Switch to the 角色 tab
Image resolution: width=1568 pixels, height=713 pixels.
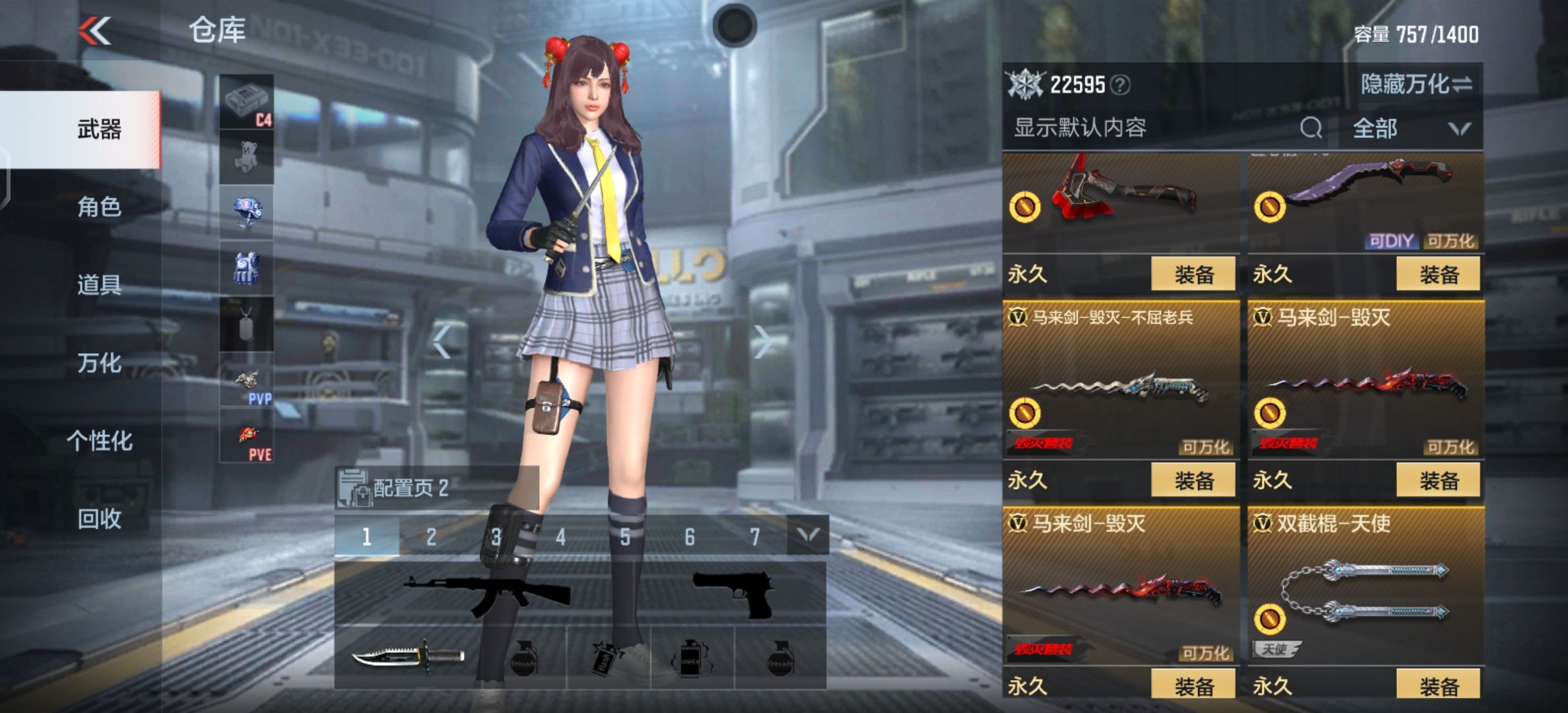[99, 207]
